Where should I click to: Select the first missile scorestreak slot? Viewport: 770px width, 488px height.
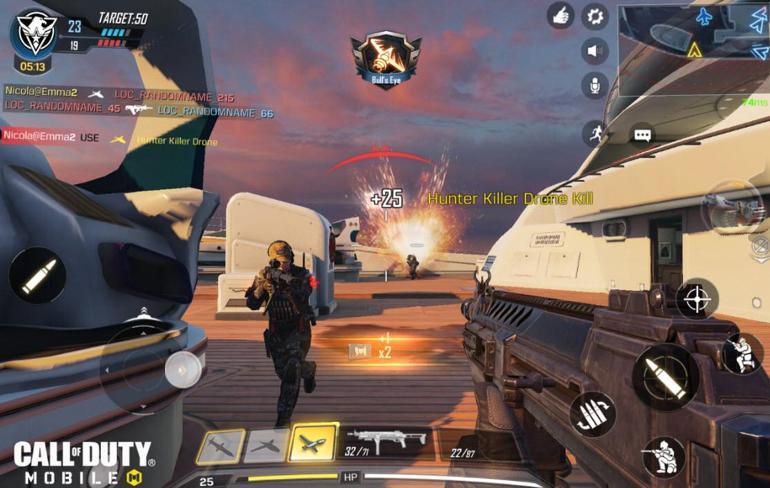[x=220, y=446]
